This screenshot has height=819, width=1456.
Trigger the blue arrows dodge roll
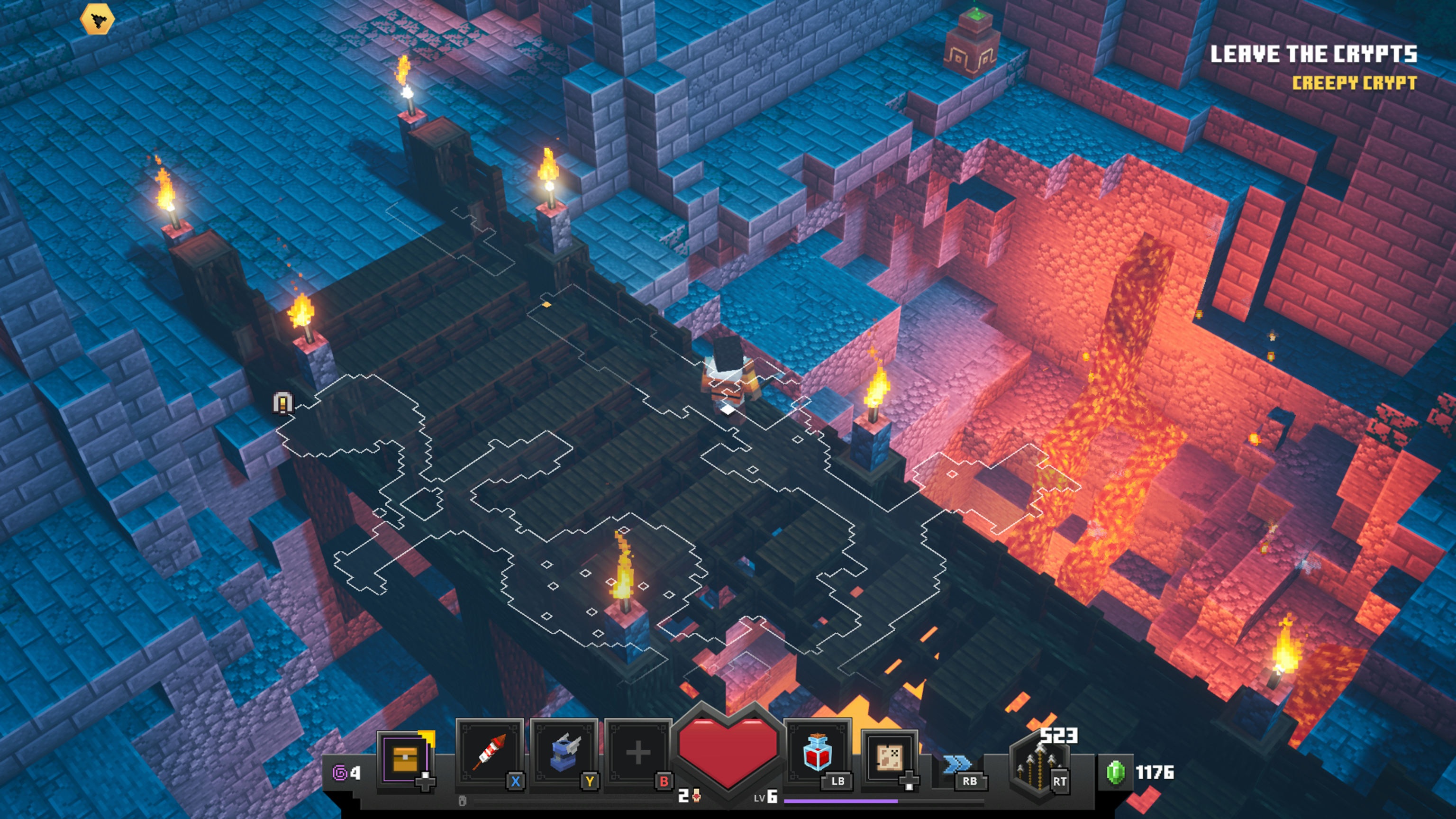click(x=957, y=765)
